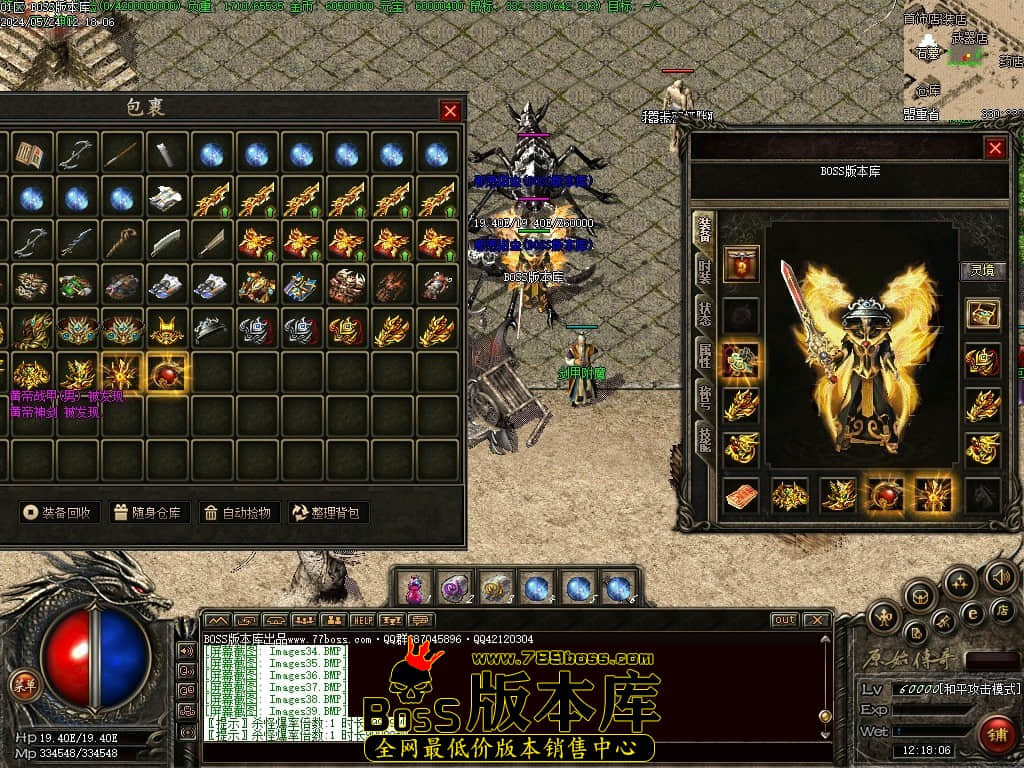Toggle the sound speaker button
The width and height of the screenshot is (1024, 768).
(x=1001, y=575)
